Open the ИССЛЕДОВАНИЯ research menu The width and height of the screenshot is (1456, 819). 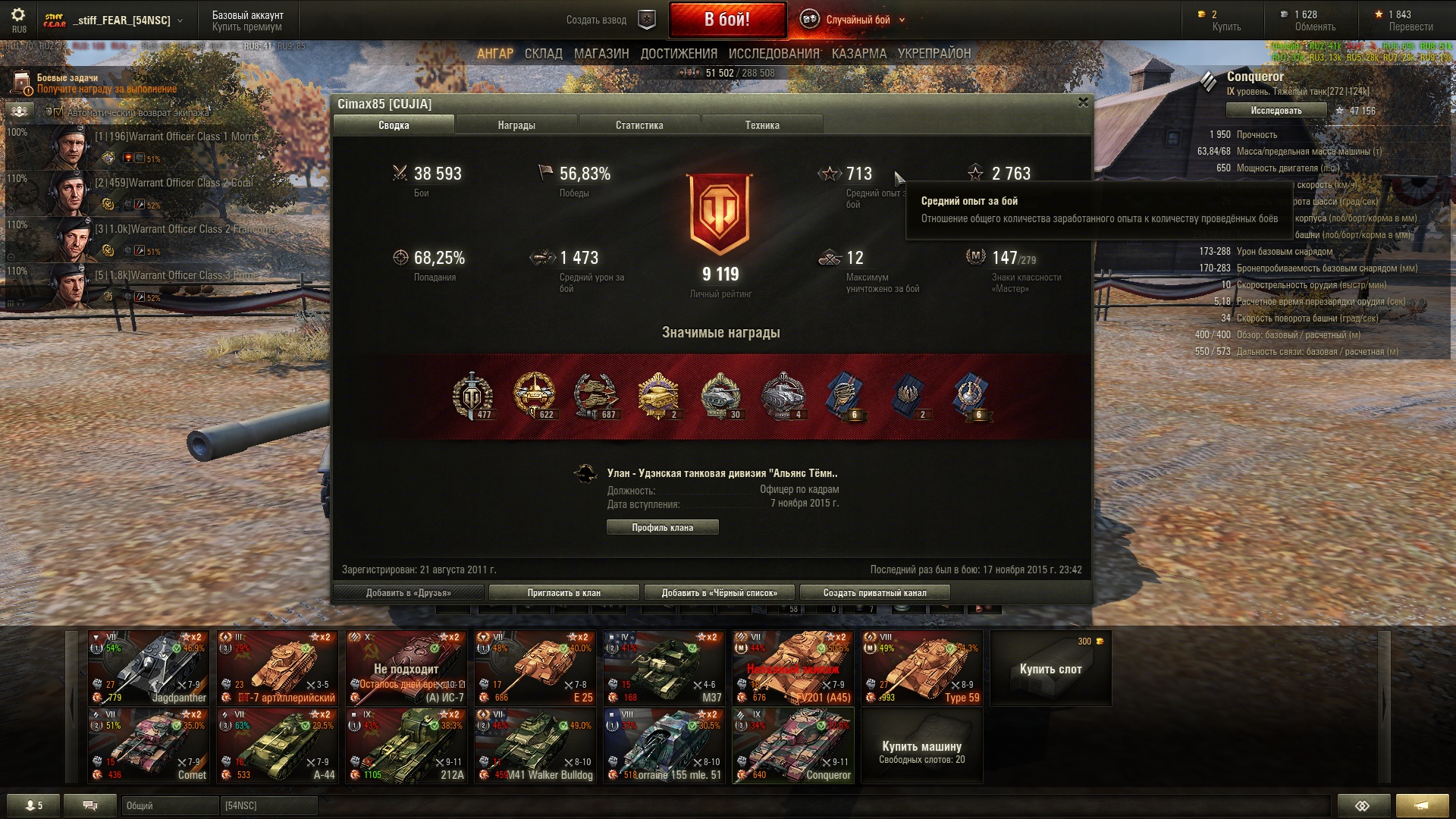pos(773,54)
